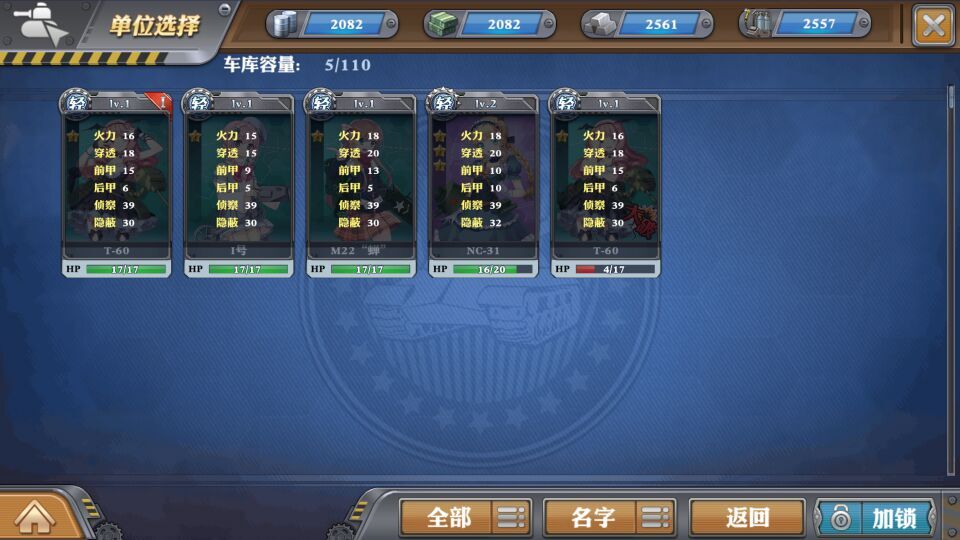Pick the M22 "蝉" unit card
Image resolution: width=960 pixels, height=540 pixels.
coord(361,182)
